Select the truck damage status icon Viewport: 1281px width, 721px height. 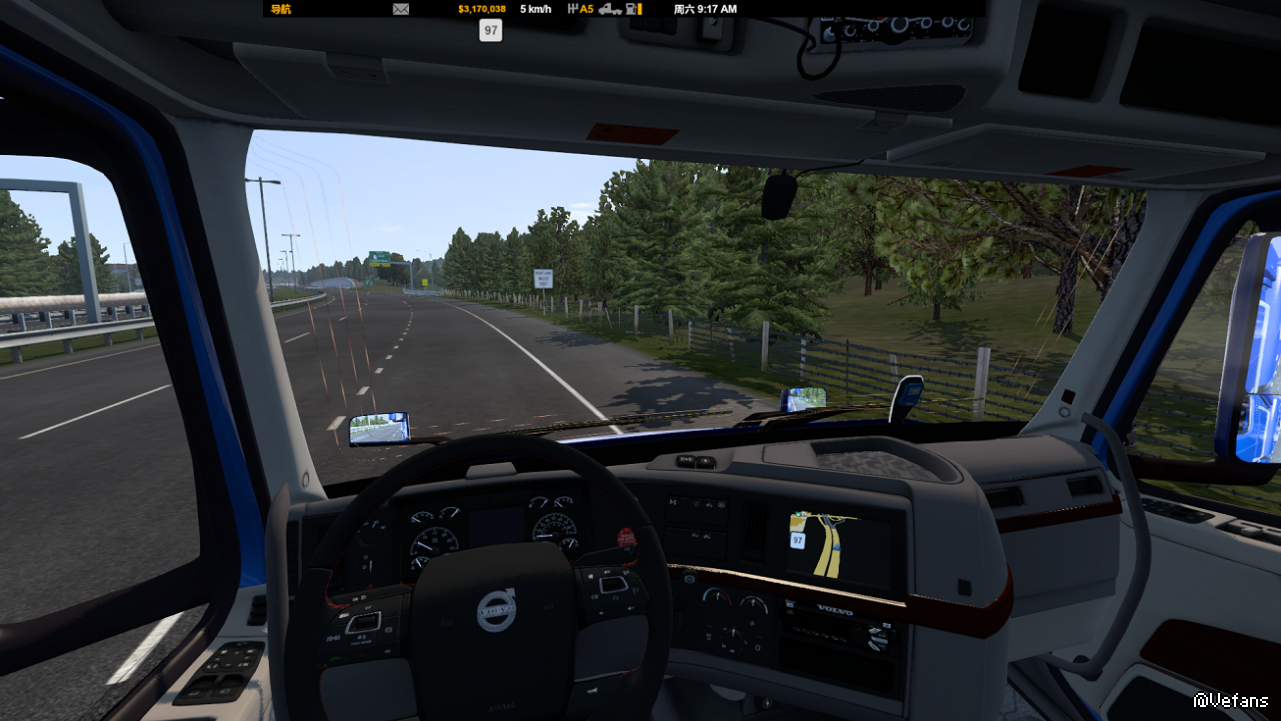pos(609,9)
